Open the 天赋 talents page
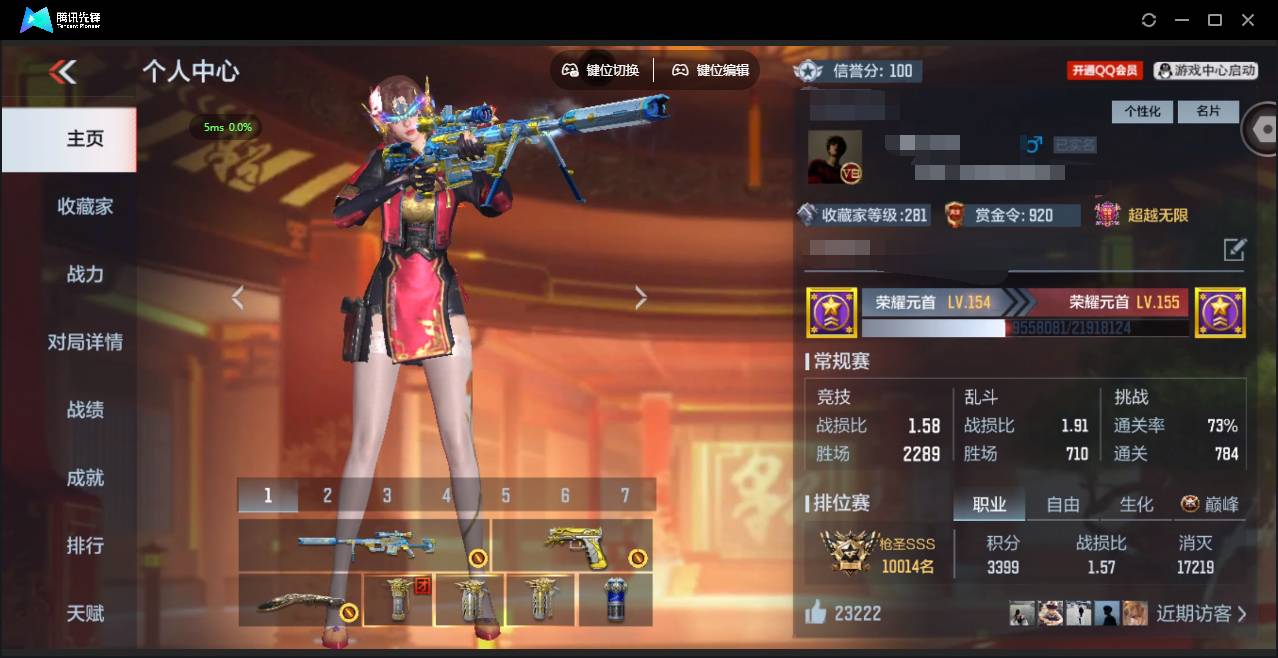 click(x=85, y=613)
